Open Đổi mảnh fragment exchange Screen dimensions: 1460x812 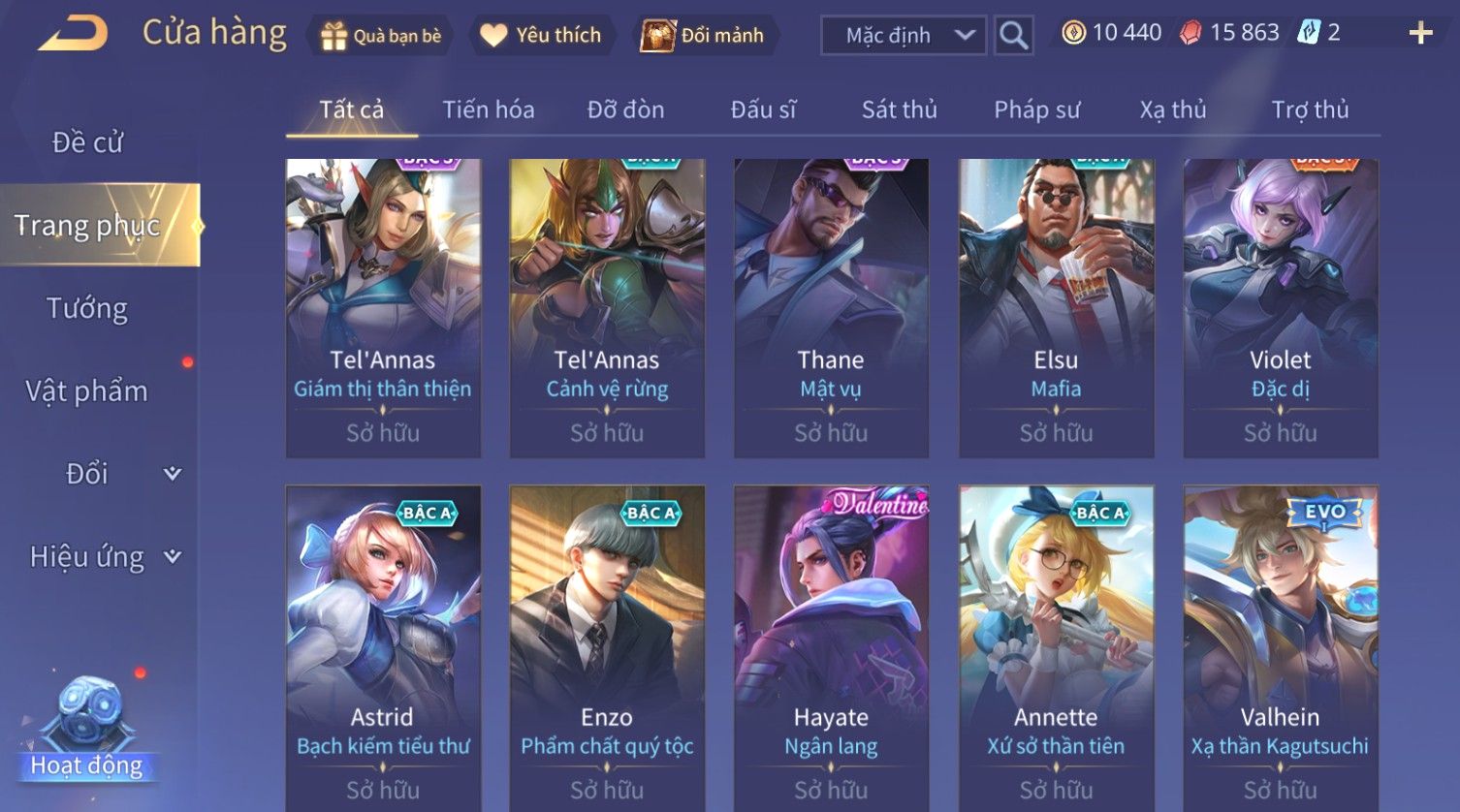tap(703, 36)
